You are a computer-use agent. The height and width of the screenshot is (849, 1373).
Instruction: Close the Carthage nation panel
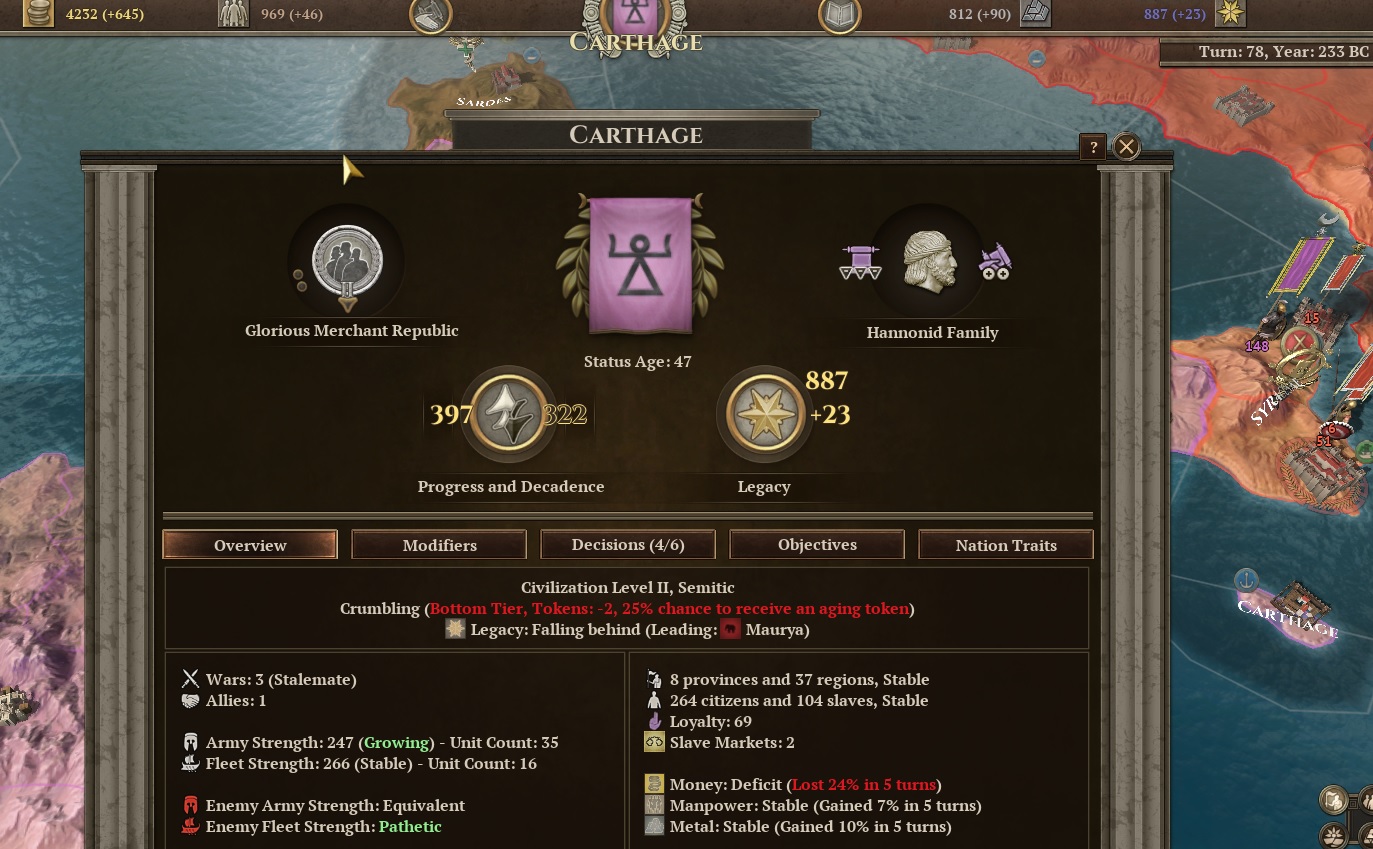coord(1126,147)
